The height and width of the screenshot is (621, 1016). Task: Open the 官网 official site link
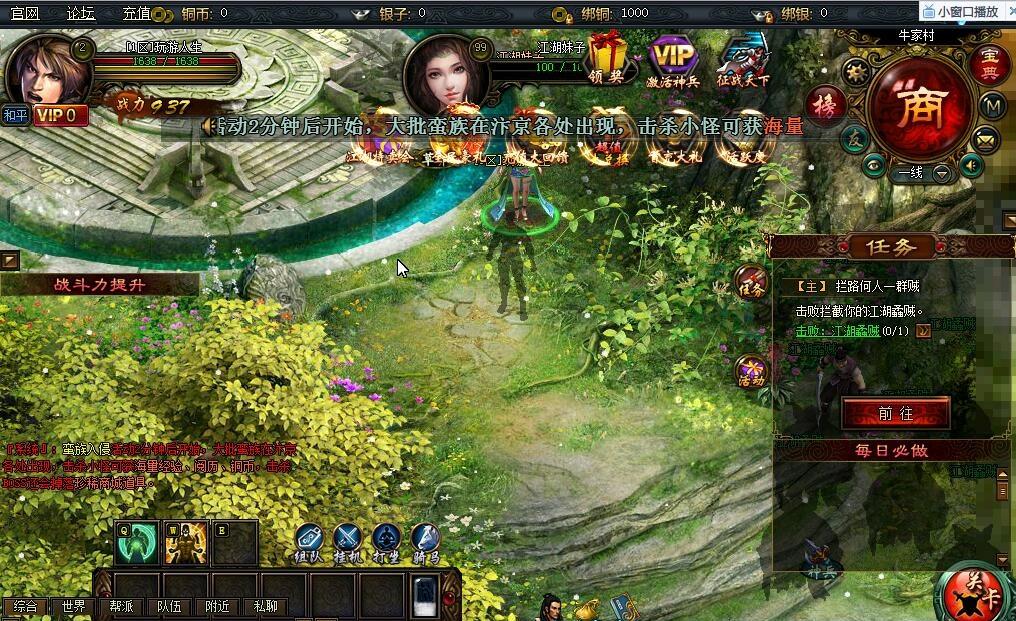click(25, 13)
